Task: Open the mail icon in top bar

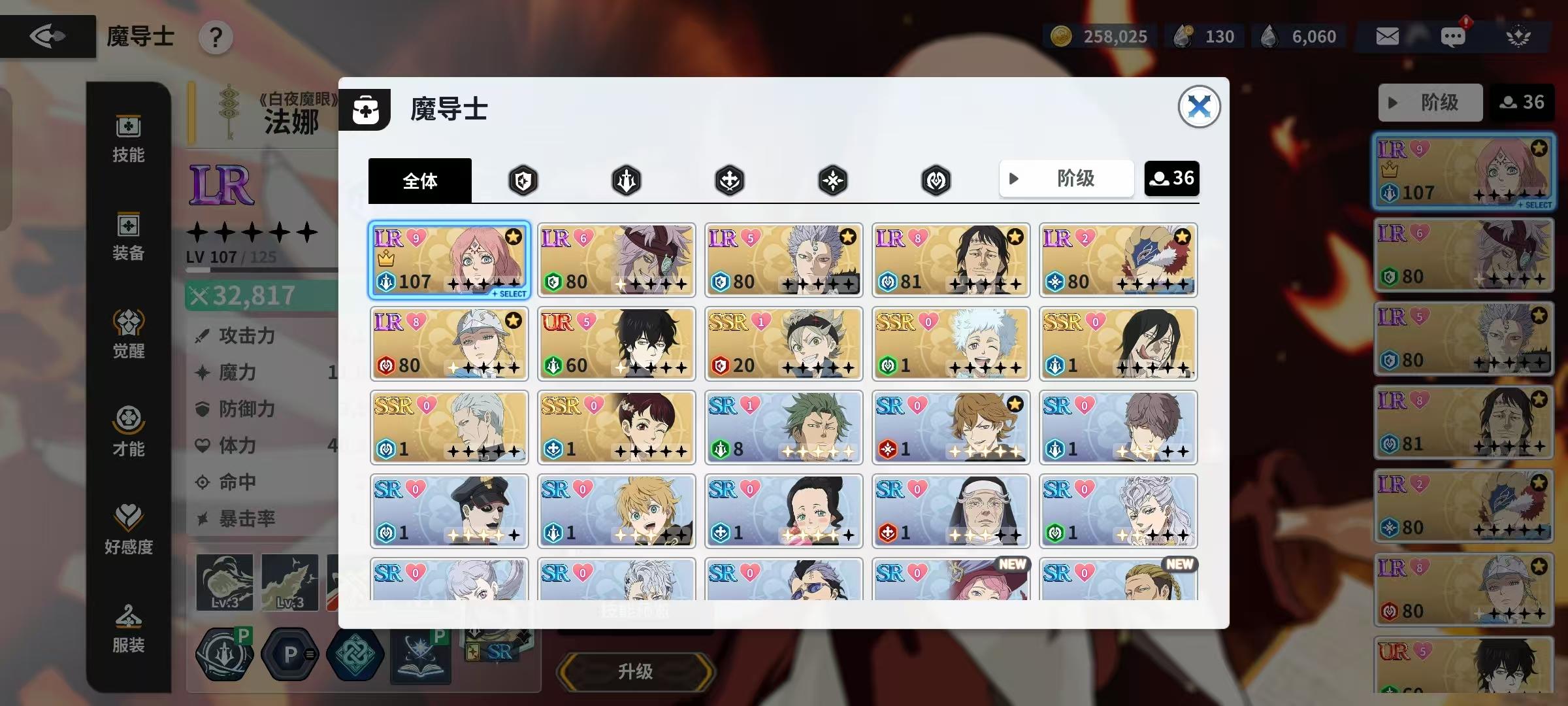Action: pos(1386,36)
